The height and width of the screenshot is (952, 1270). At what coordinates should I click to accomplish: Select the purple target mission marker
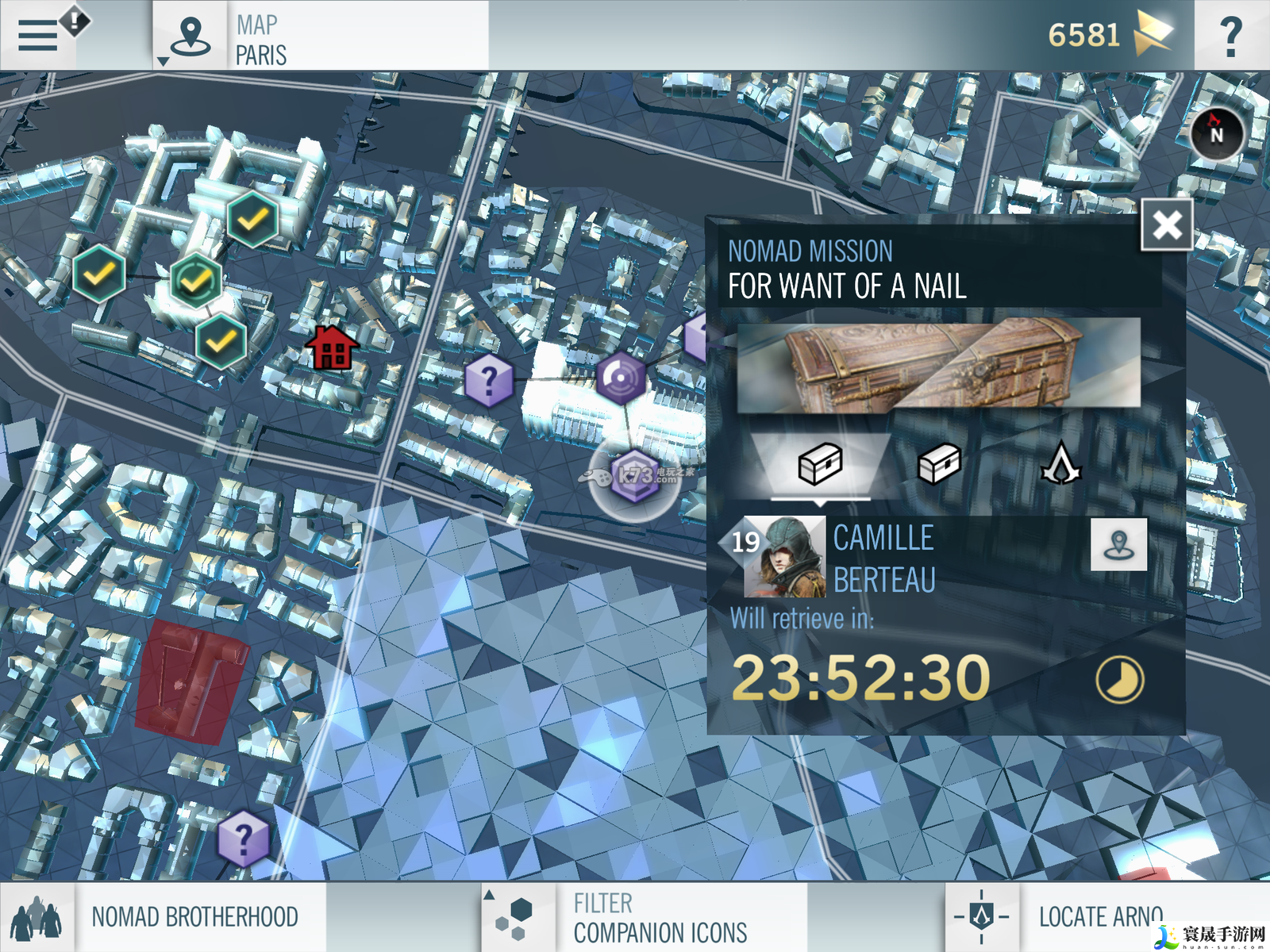click(621, 378)
